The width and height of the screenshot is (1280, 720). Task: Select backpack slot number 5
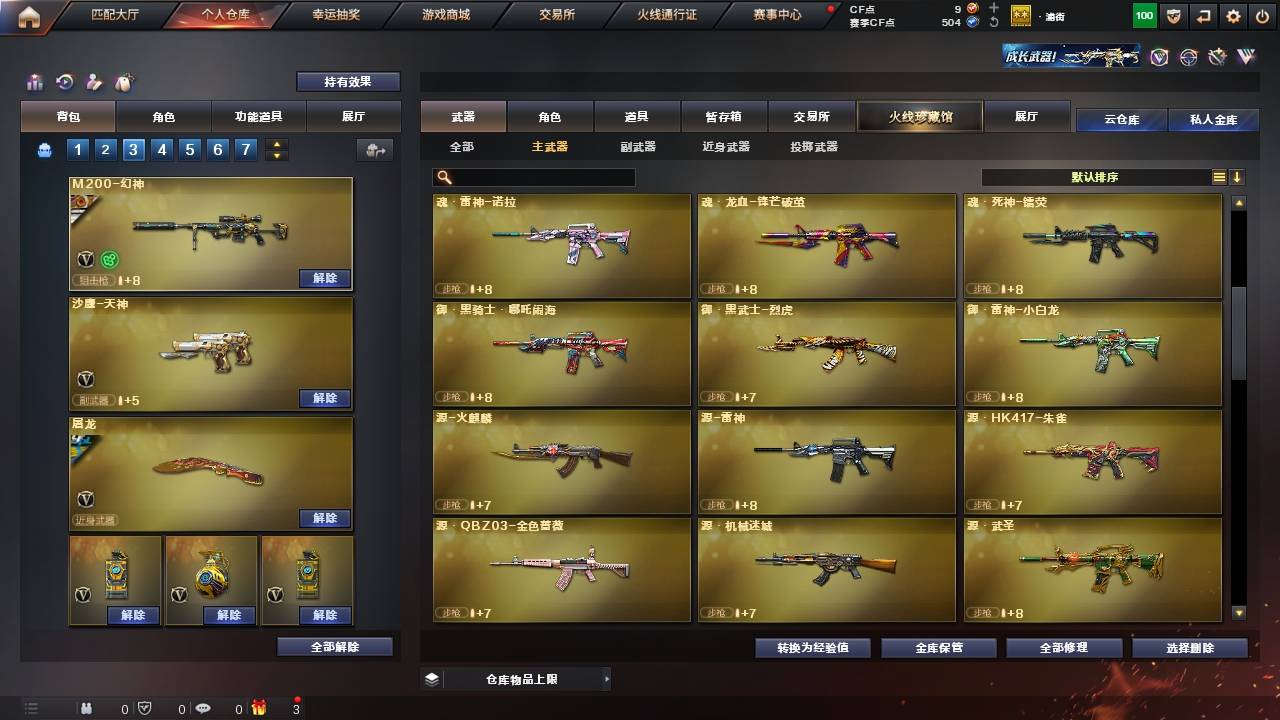coord(188,148)
